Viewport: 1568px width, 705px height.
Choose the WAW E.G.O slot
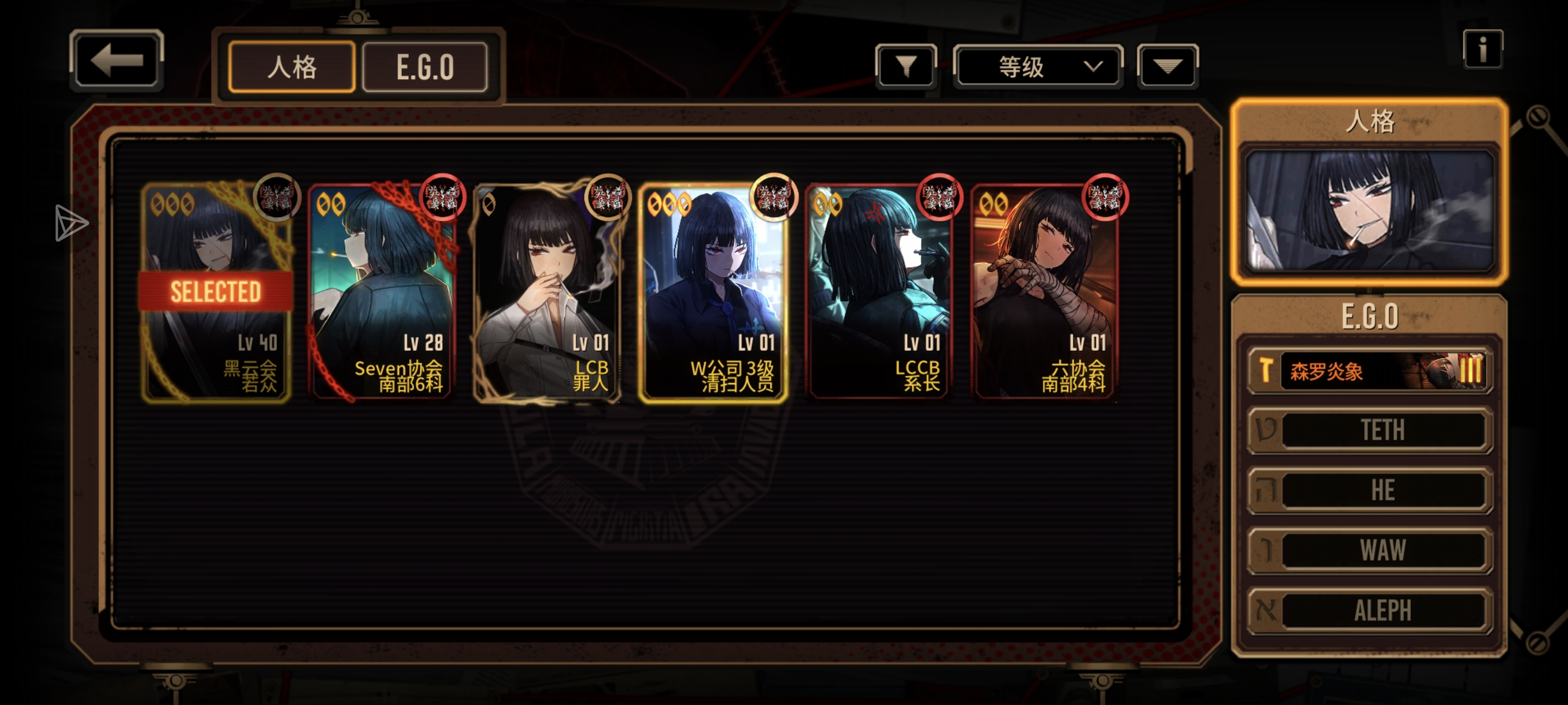click(x=1370, y=550)
